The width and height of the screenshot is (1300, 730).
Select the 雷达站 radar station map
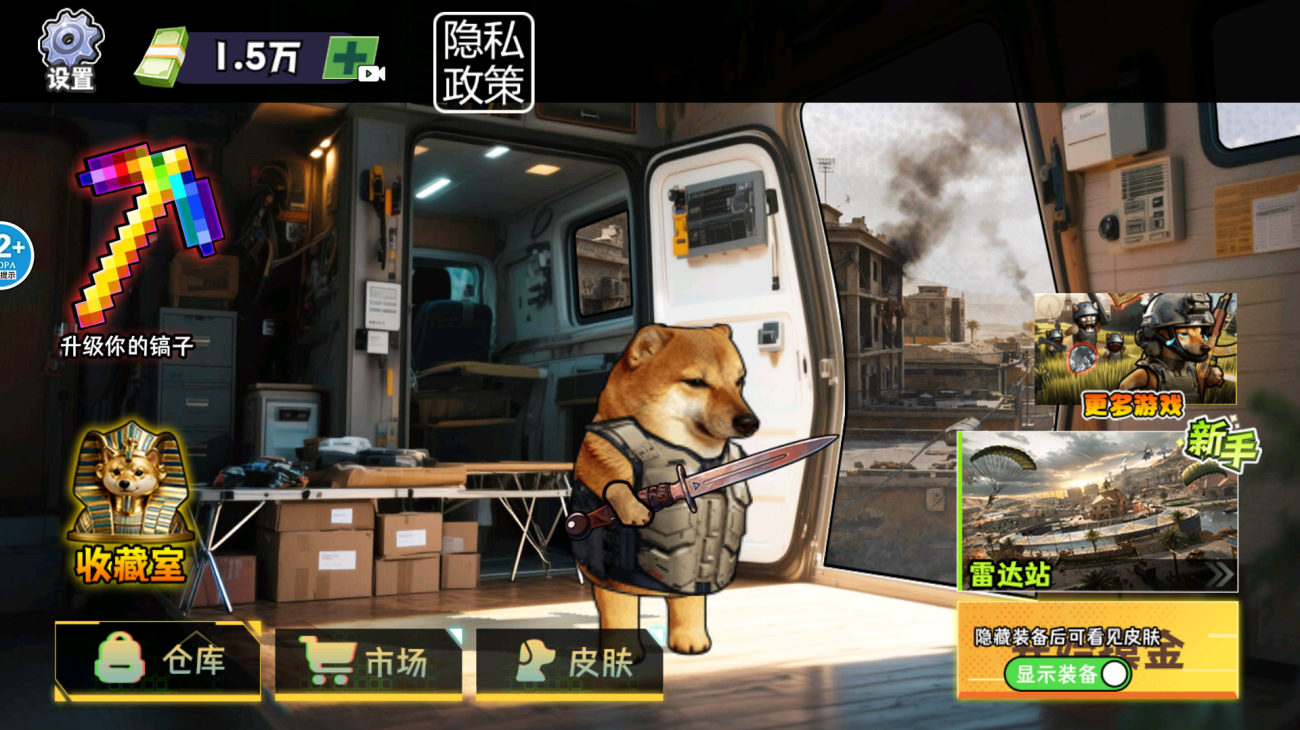pyautogui.click(x=1098, y=511)
